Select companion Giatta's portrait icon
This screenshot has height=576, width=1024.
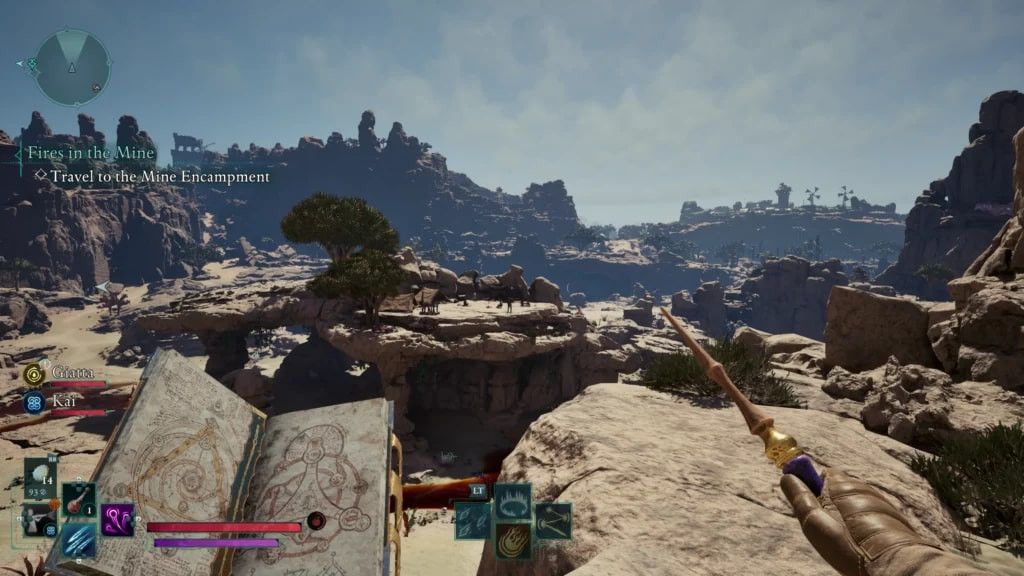click(33, 374)
